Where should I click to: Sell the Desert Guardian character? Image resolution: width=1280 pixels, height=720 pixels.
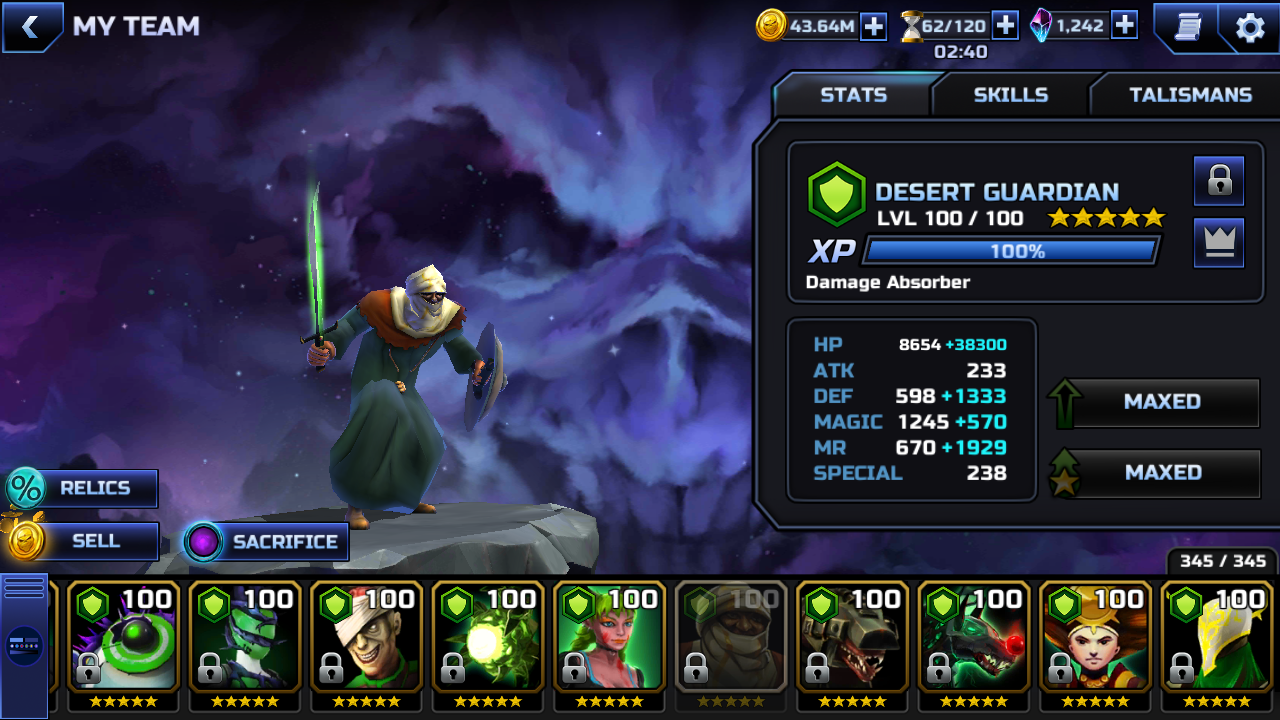pos(82,541)
